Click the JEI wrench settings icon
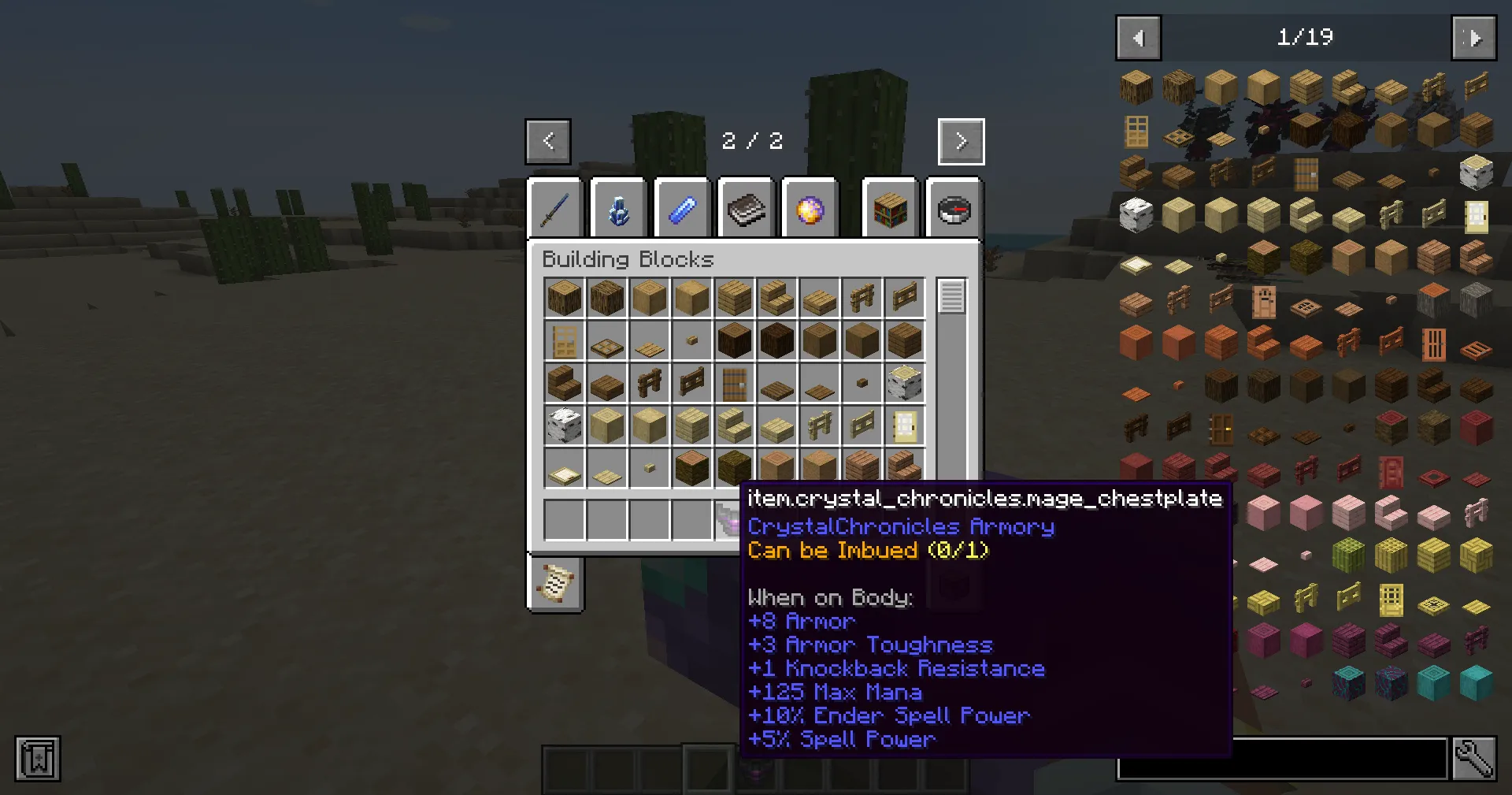Viewport: 1512px width, 795px height. point(1474,758)
